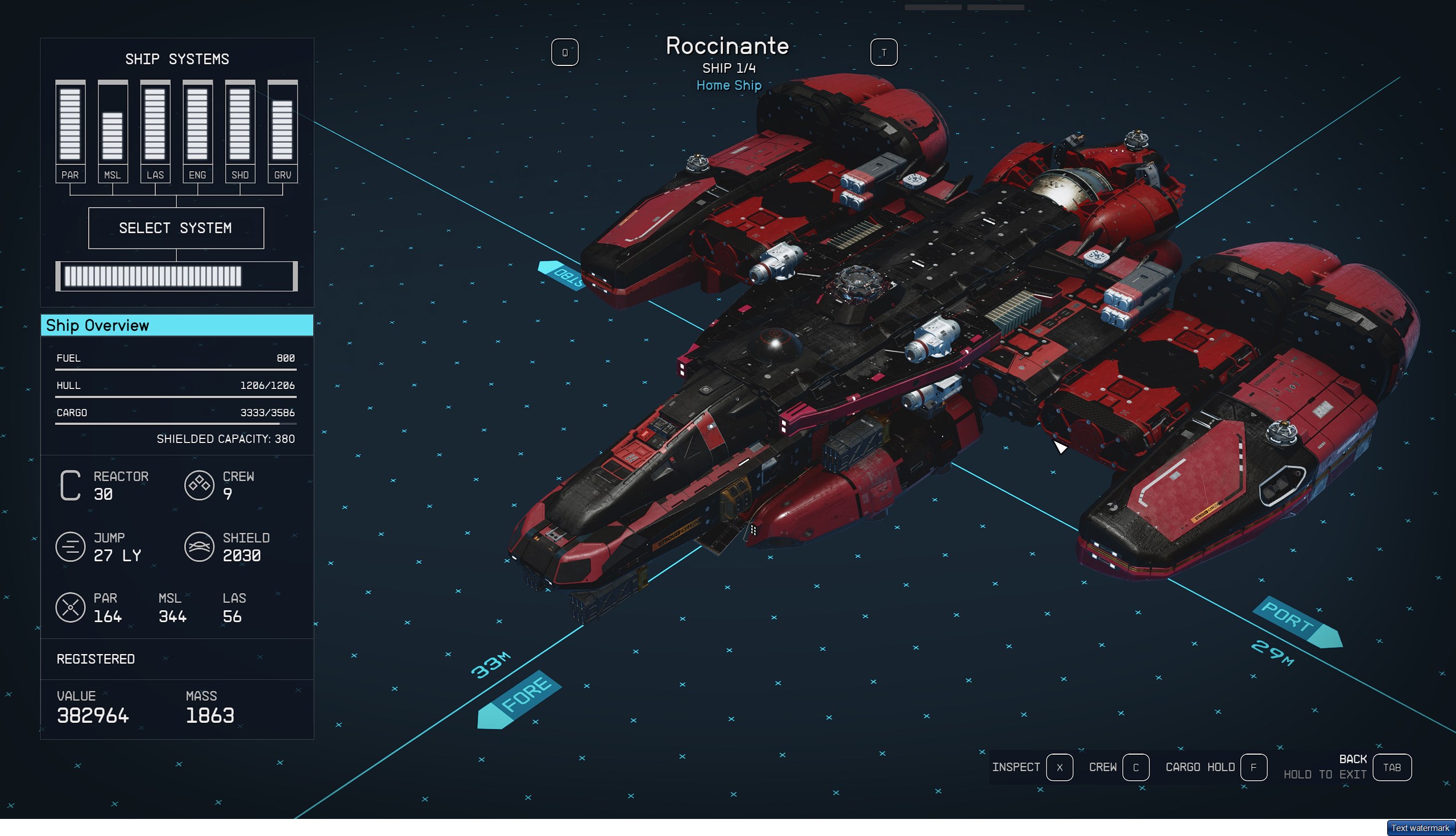Click the shield strength icon
1456x836 pixels.
(199, 546)
